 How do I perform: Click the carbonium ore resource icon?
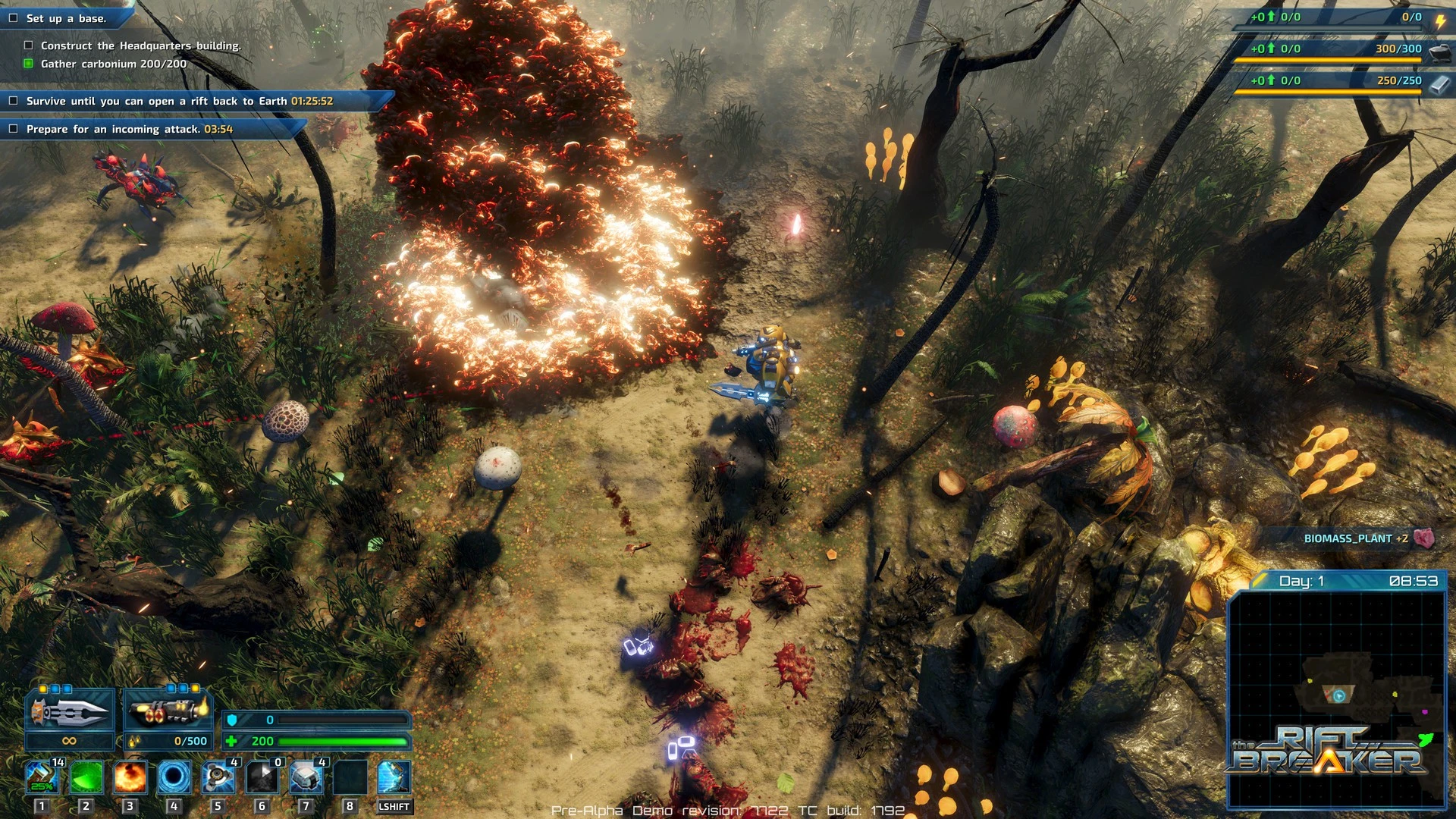point(1440,52)
